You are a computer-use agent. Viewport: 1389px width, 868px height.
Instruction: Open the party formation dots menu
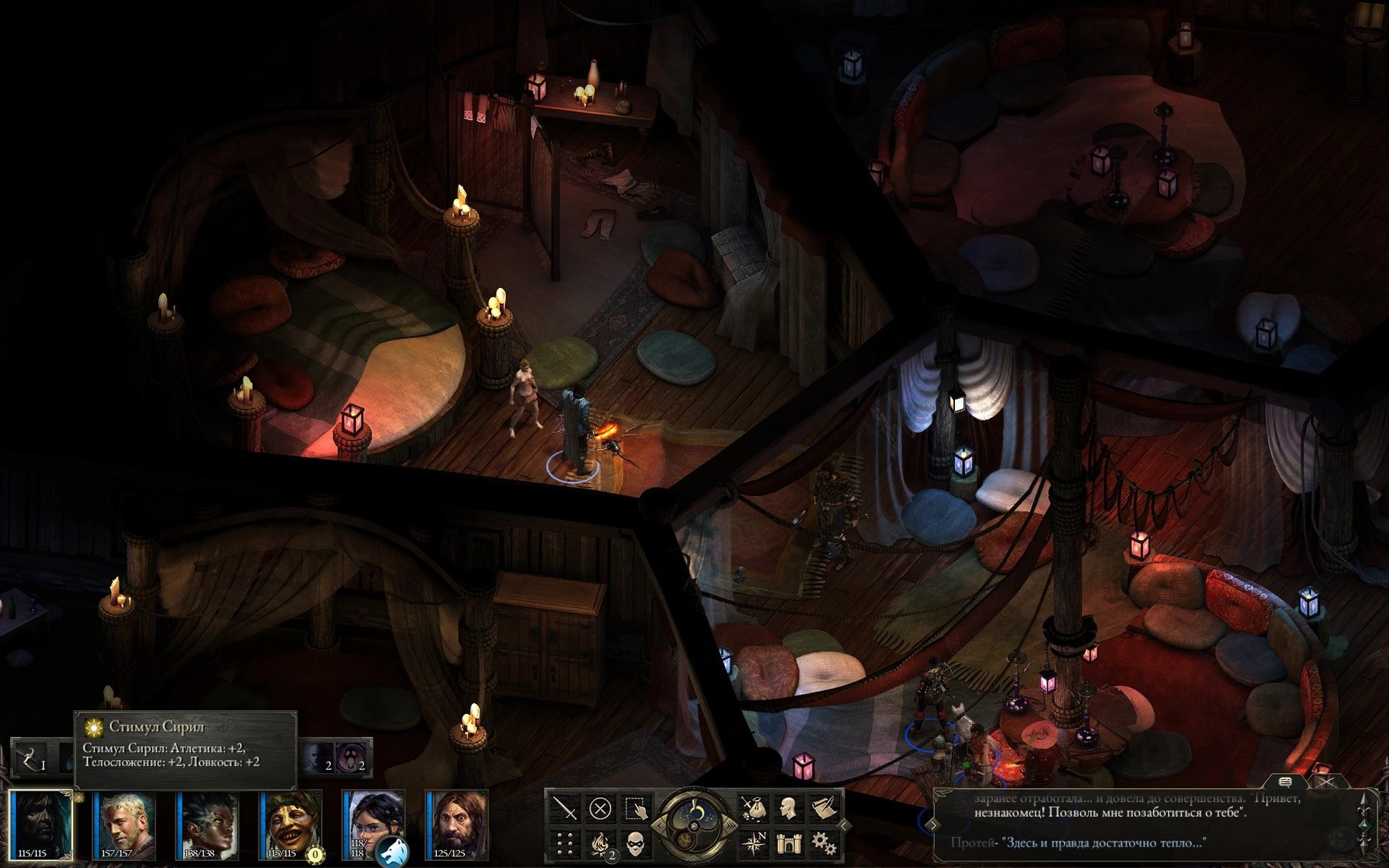tap(565, 844)
